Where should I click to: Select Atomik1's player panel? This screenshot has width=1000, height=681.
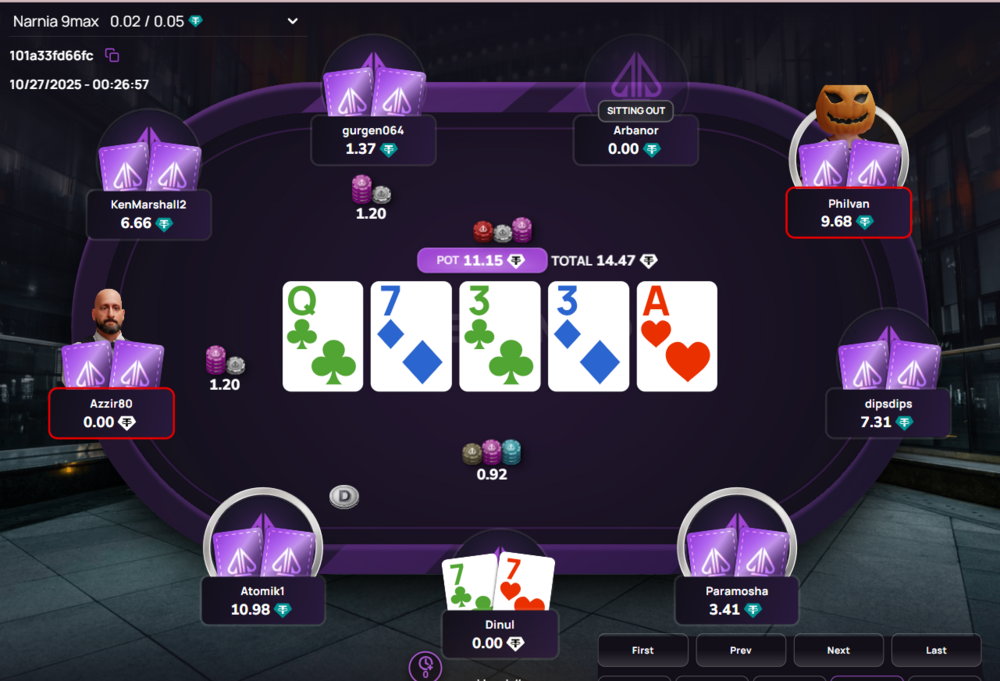pos(261,600)
